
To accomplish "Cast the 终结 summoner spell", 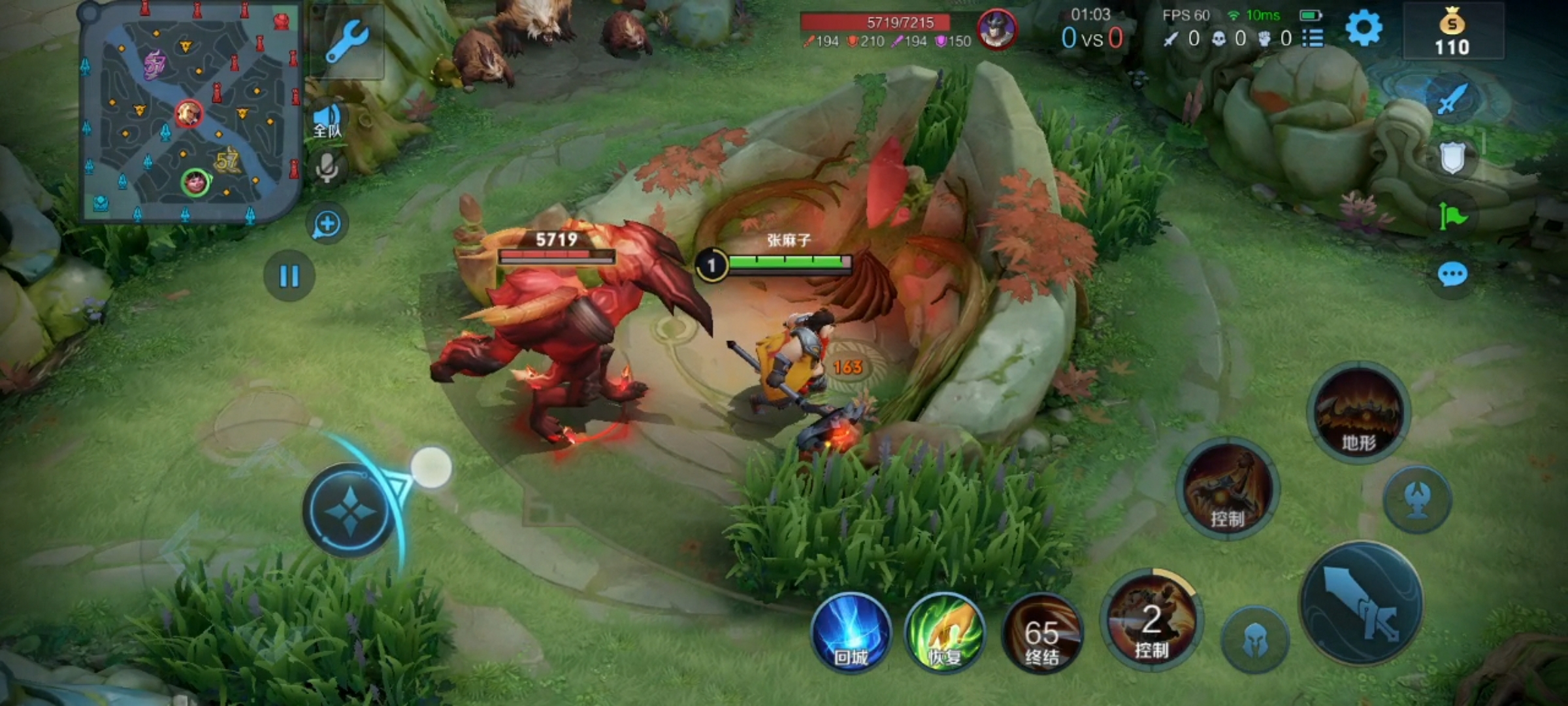I will tap(1041, 632).
